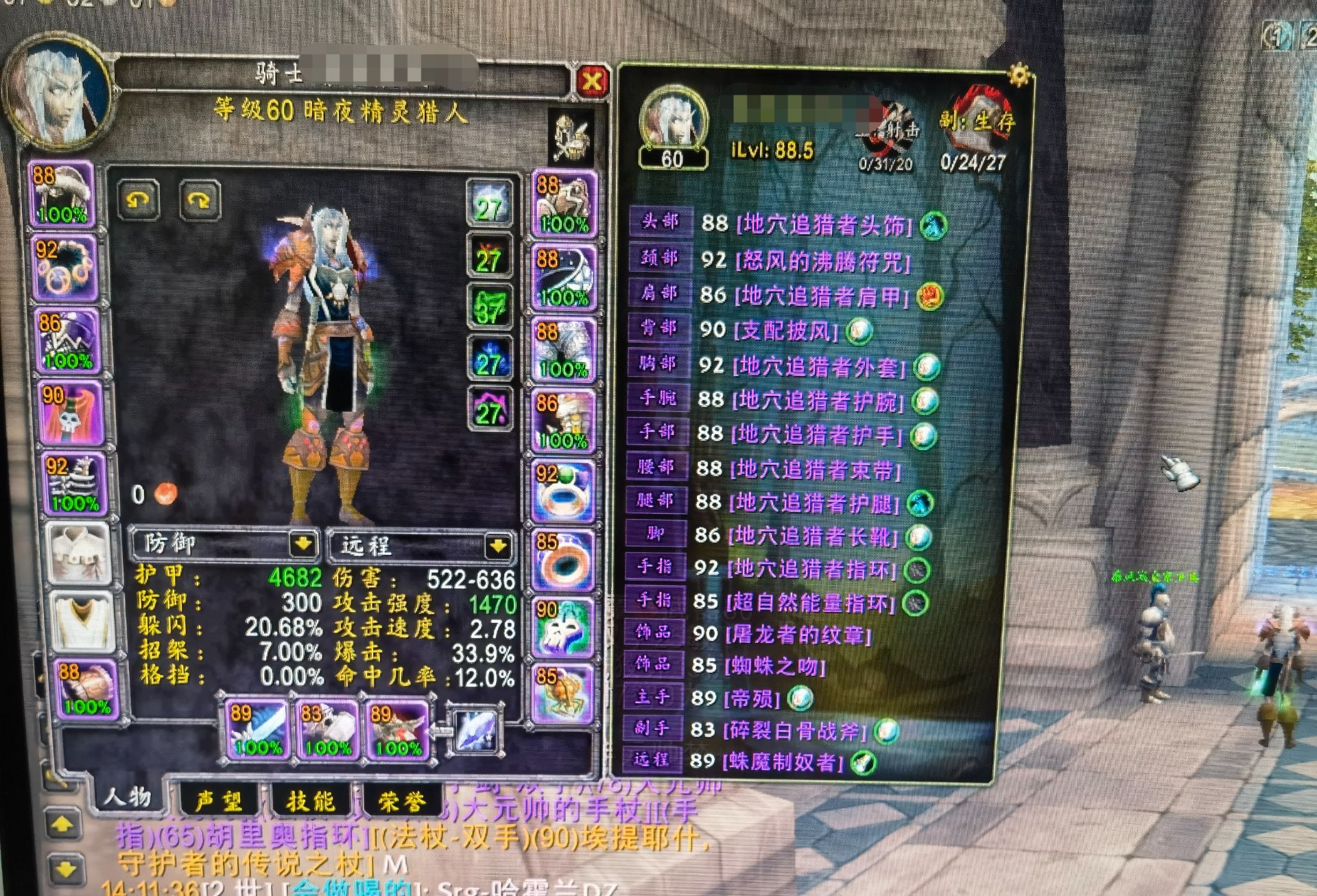Click the main-hand weapon slot icon
1317x896 pixels.
[x=257, y=730]
